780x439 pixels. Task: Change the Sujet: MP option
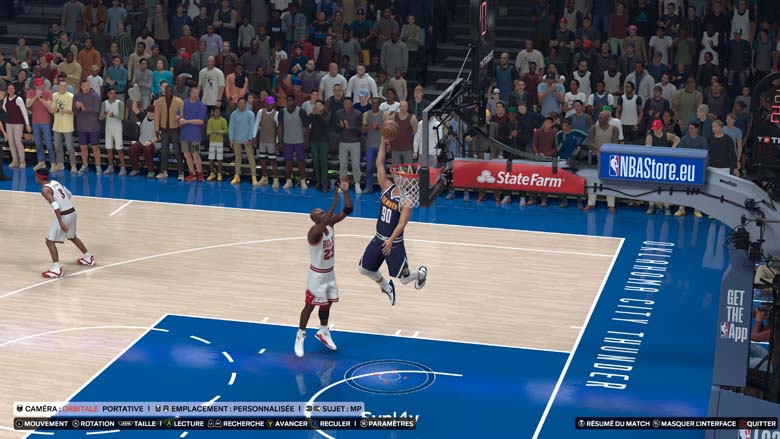pyautogui.click(x=338, y=409)
